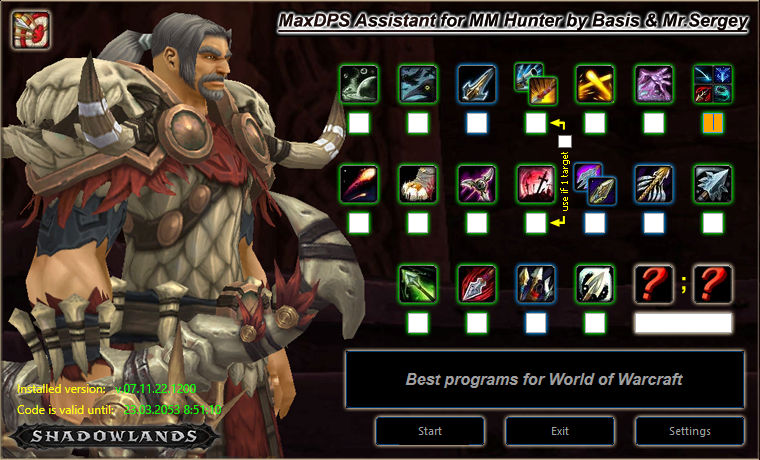Pick the purple claw ability icon
The width and height of the screenshot is (760, 460).
click(654, 84)
